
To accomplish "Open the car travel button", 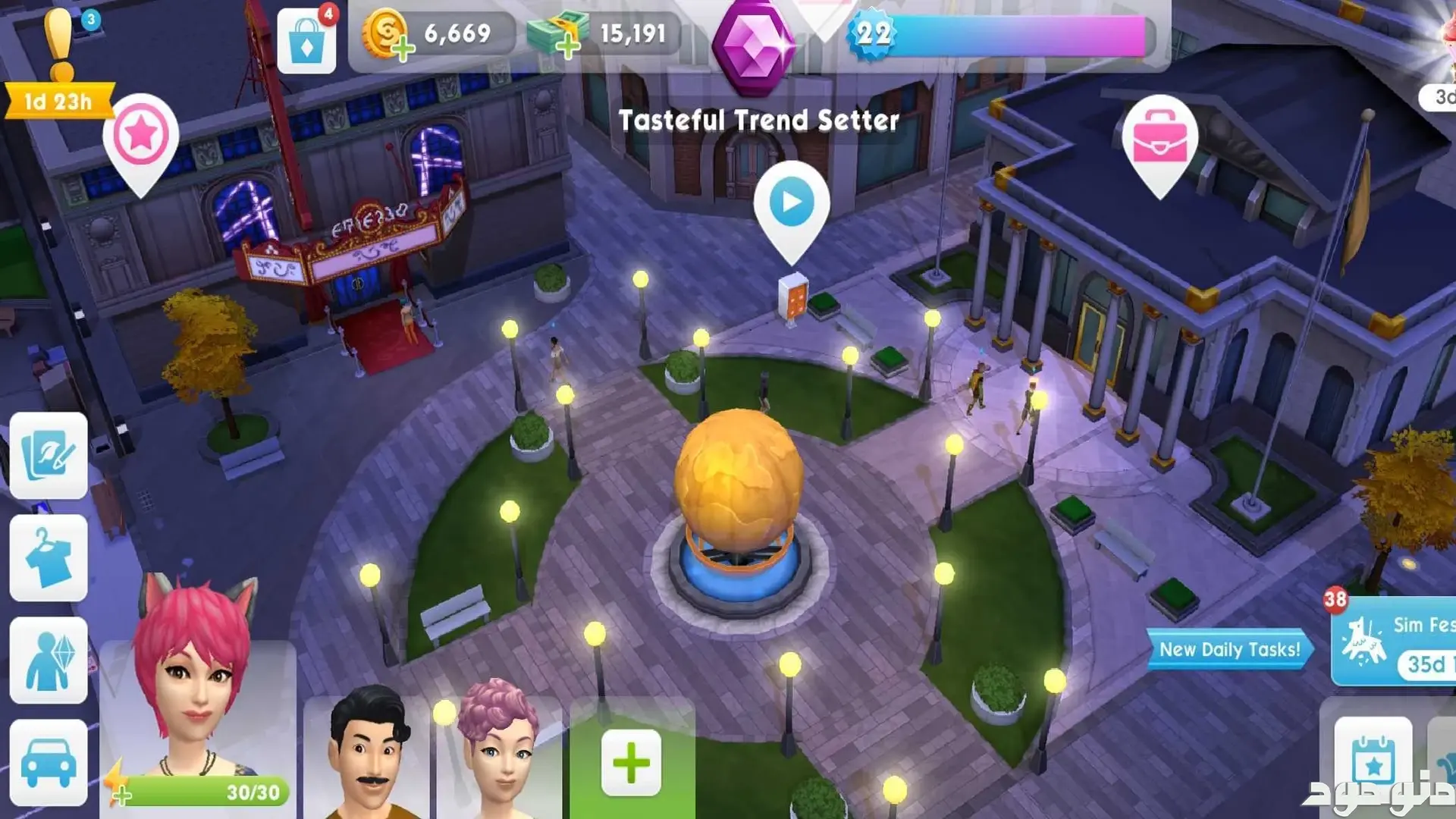I will point(49,763).
